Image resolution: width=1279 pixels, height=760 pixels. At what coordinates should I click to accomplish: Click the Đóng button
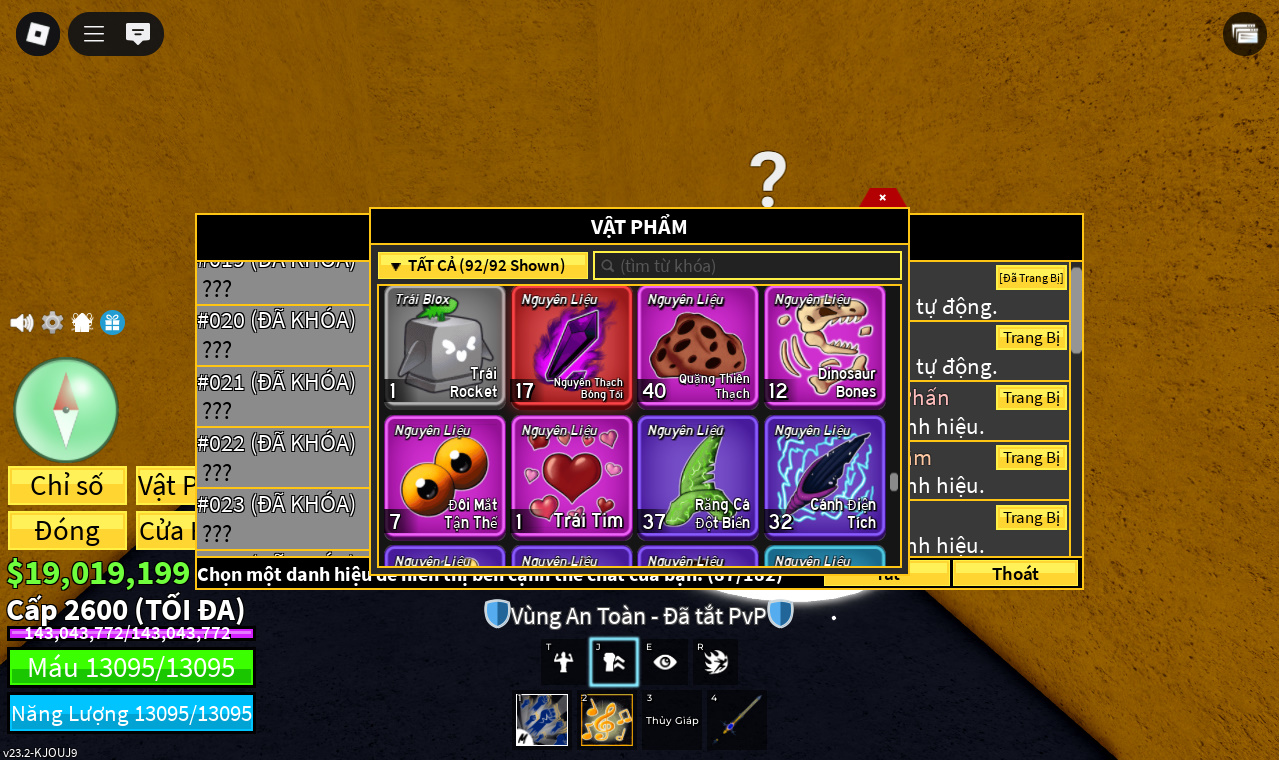[67, 531]
